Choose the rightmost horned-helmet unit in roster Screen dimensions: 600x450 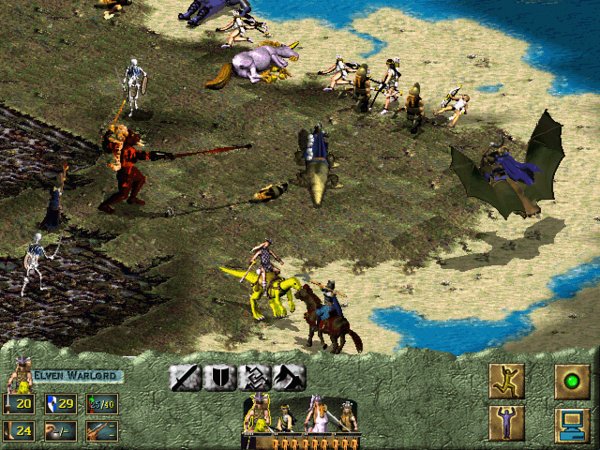tap(346, 414)
